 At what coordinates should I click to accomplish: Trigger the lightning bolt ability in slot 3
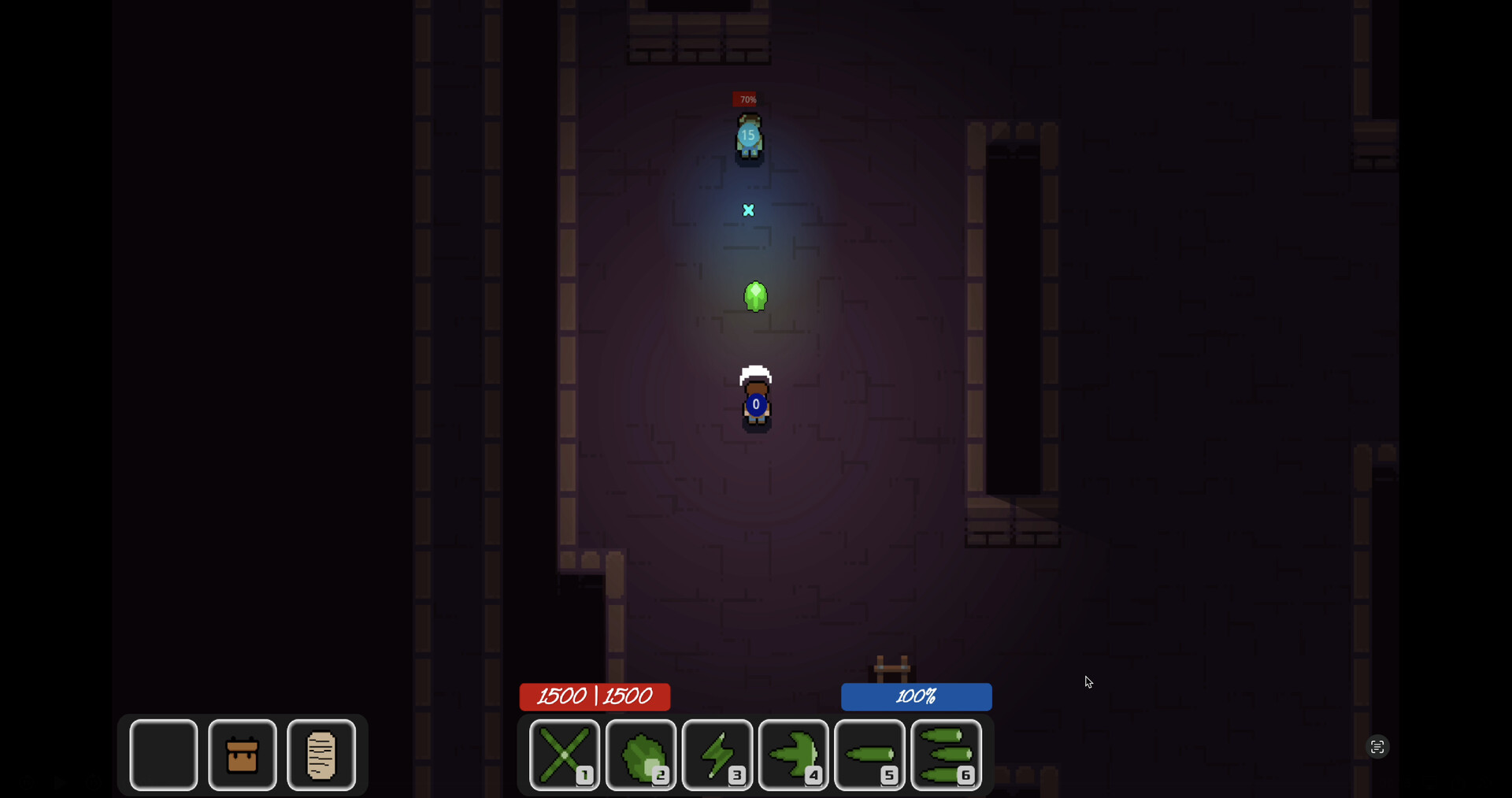pyautogui.click(x=717, y=755)
